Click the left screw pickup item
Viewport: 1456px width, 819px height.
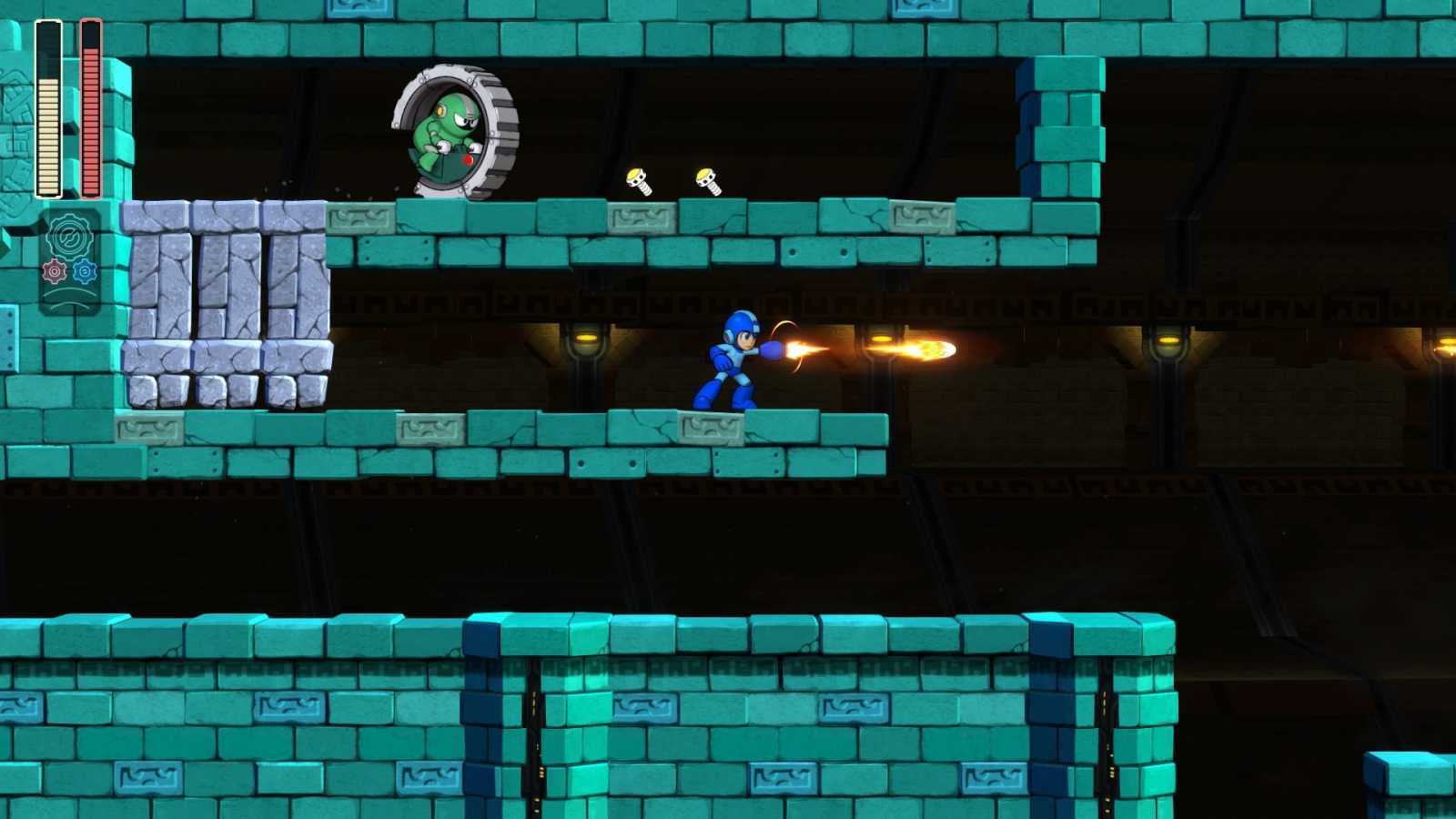click(x=639, y=180)
